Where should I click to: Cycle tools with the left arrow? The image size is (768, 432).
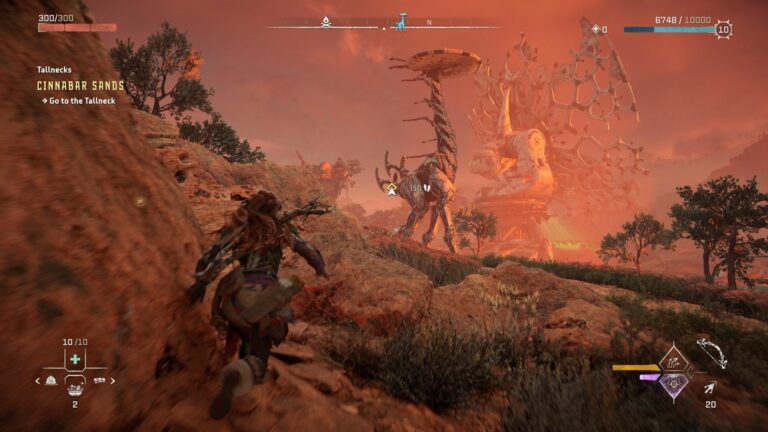pos(38,381)
